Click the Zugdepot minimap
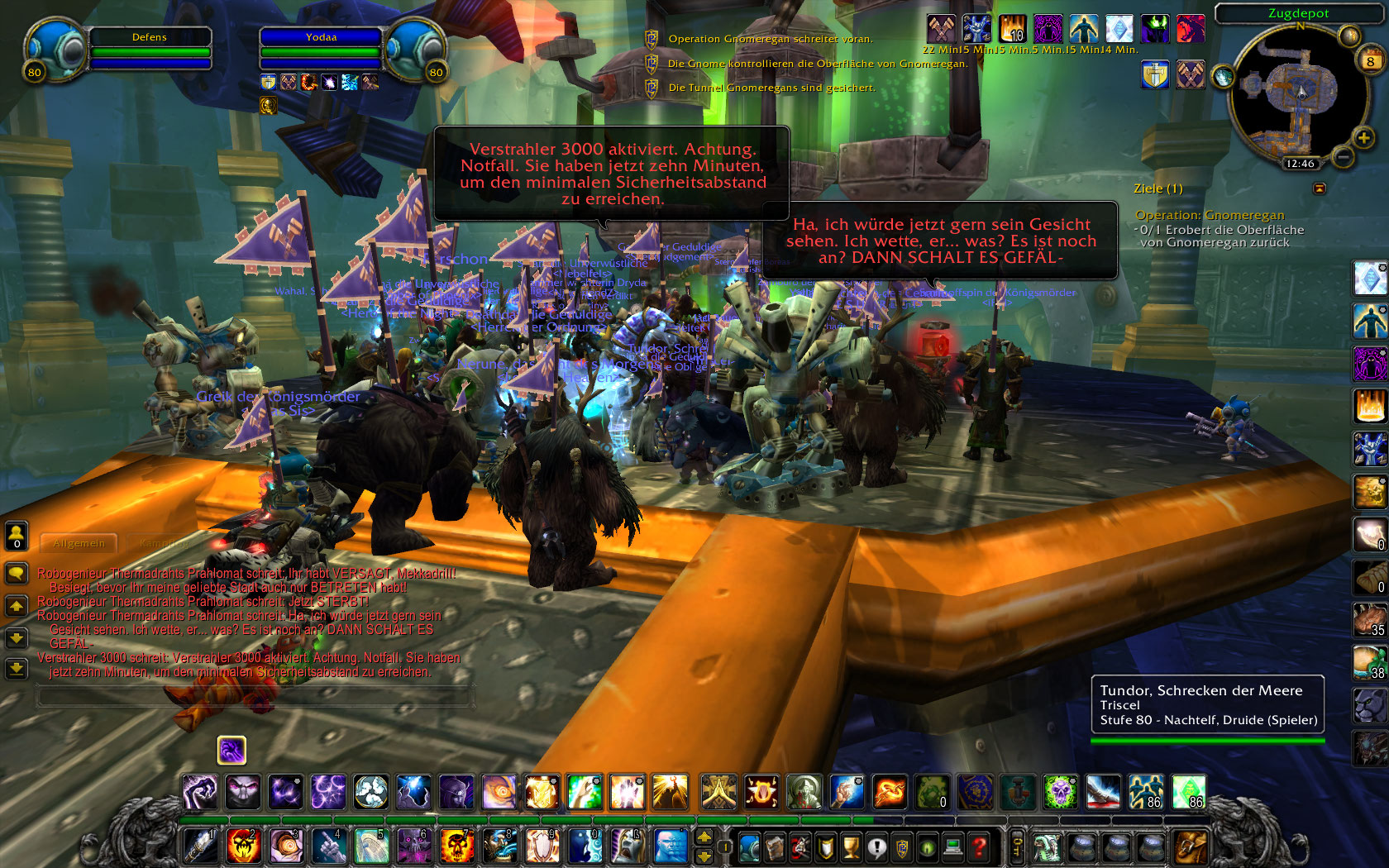 pyautogui.click(x=1299, y=91)
